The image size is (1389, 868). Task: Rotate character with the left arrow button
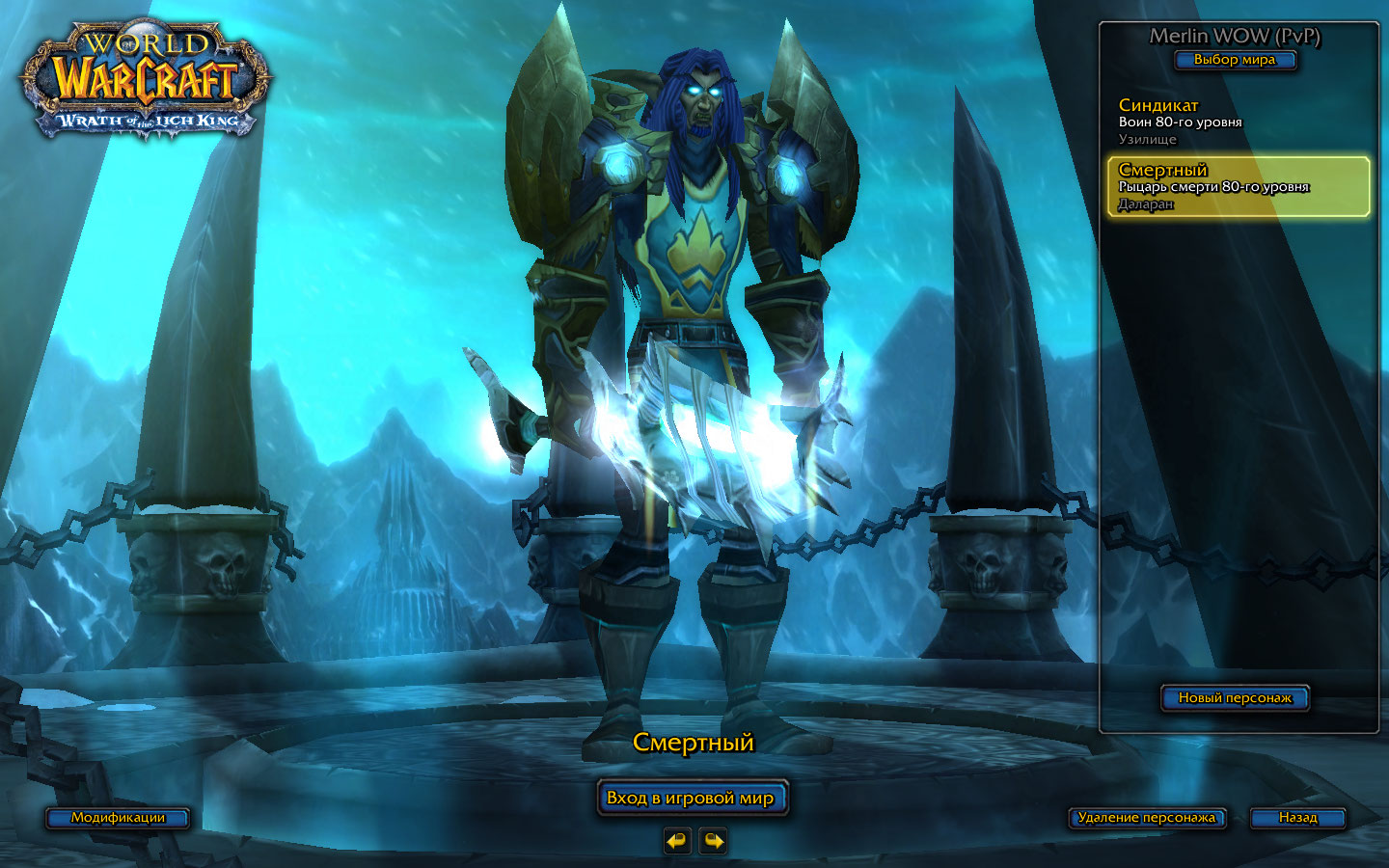click(677, 841)
